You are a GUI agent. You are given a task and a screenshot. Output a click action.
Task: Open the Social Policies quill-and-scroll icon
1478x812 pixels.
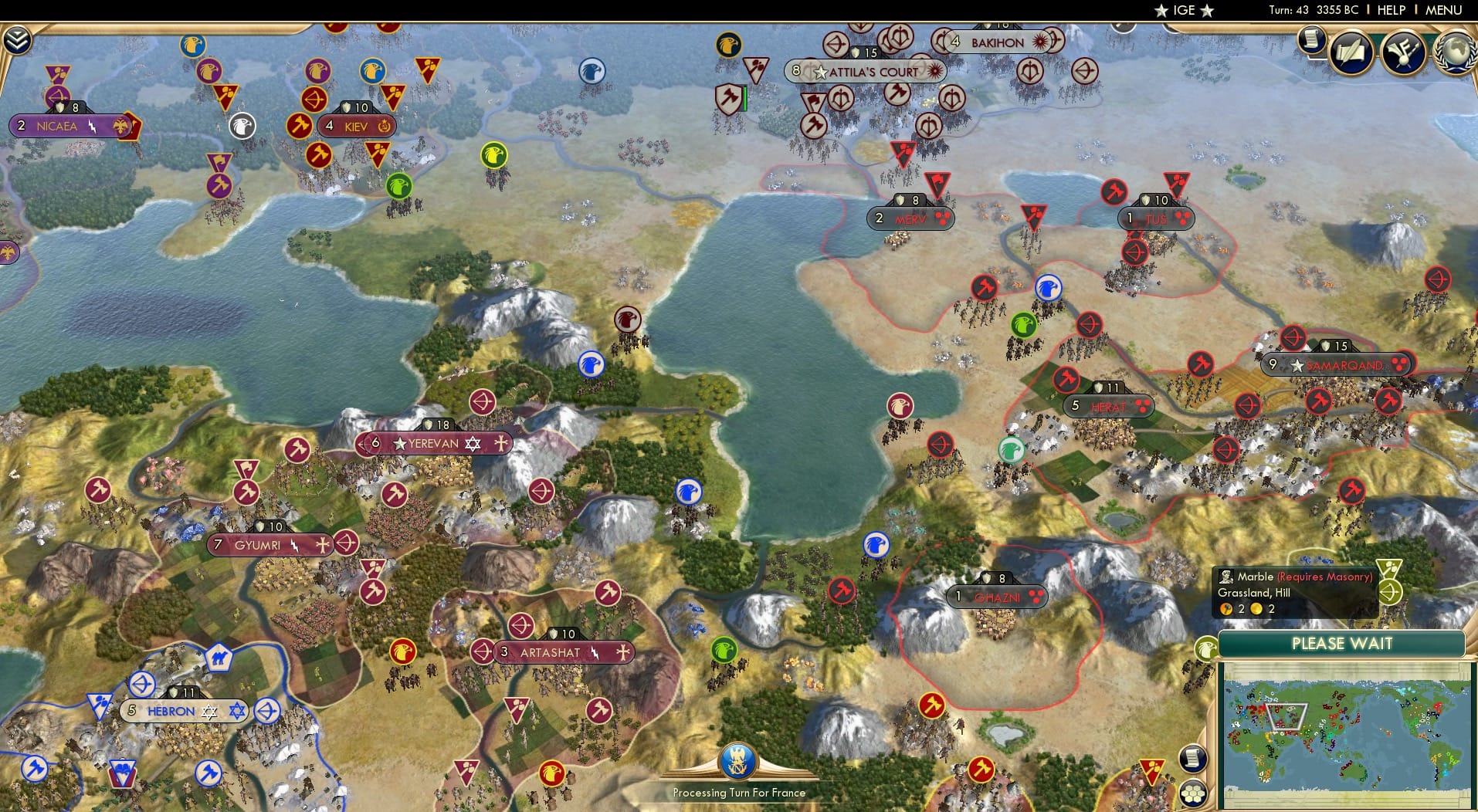[1352, 52]
